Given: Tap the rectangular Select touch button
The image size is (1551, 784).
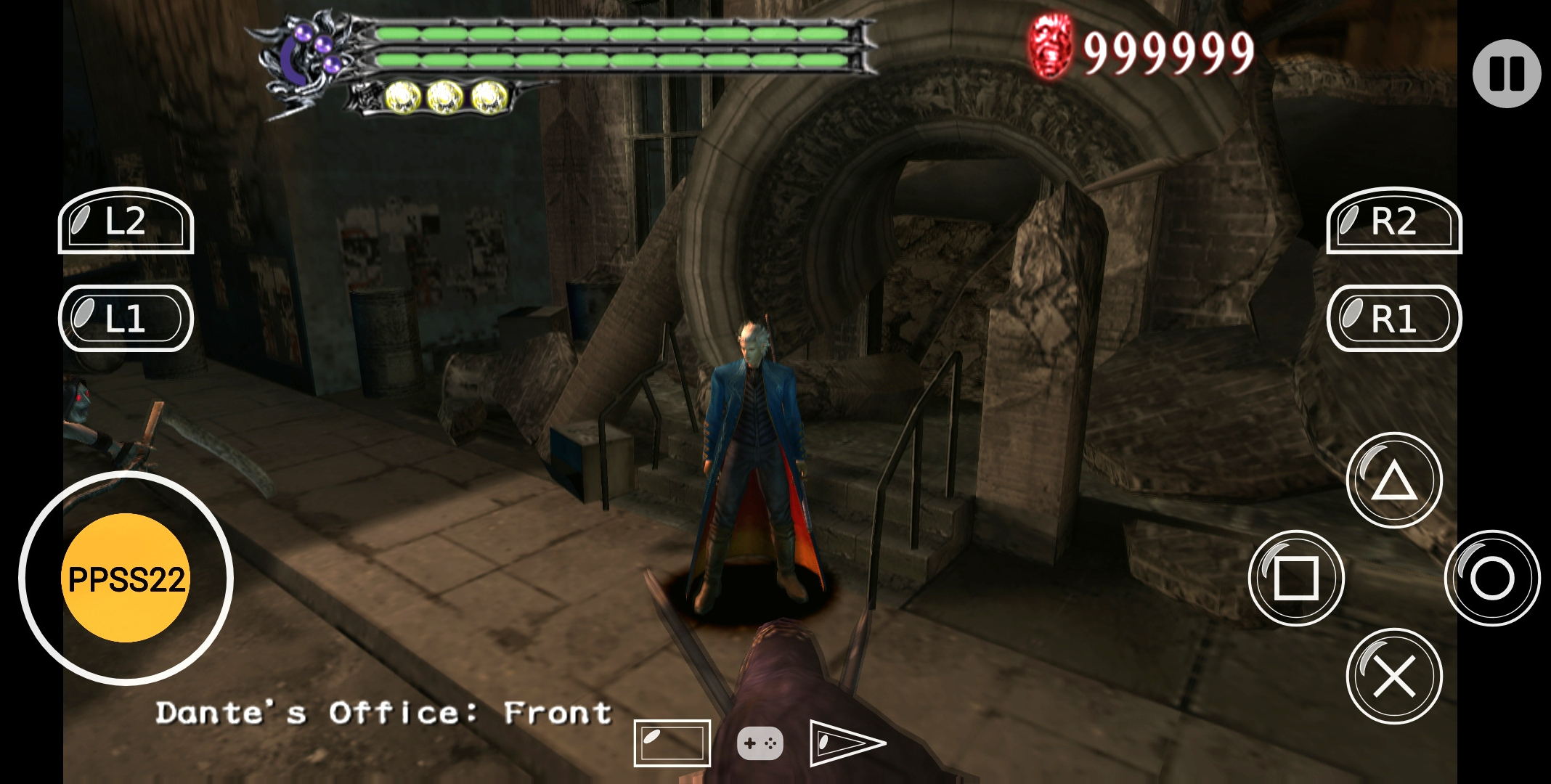Looking at the screenshot, I should pos(672,743).
